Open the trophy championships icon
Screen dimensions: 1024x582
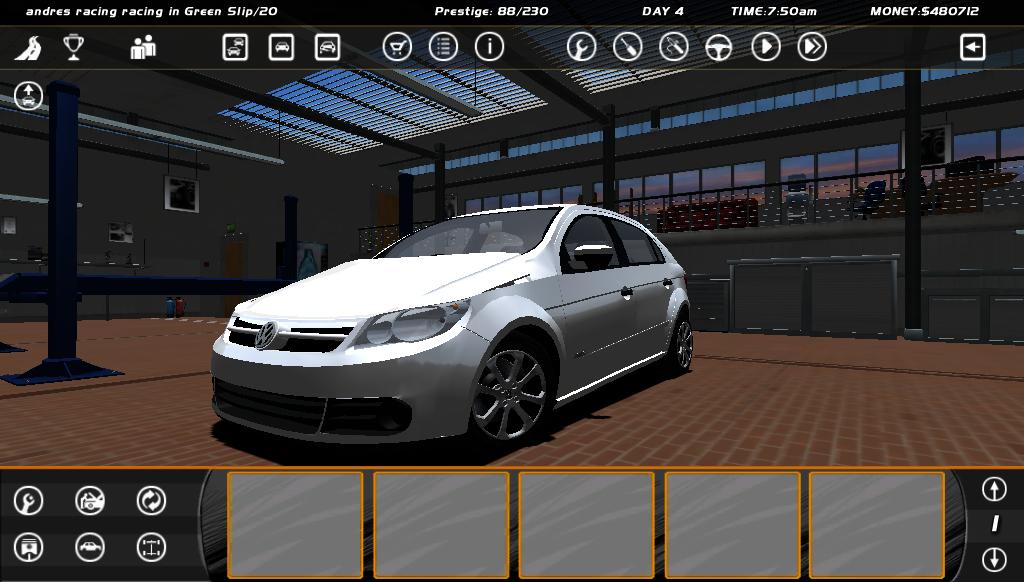73,47
